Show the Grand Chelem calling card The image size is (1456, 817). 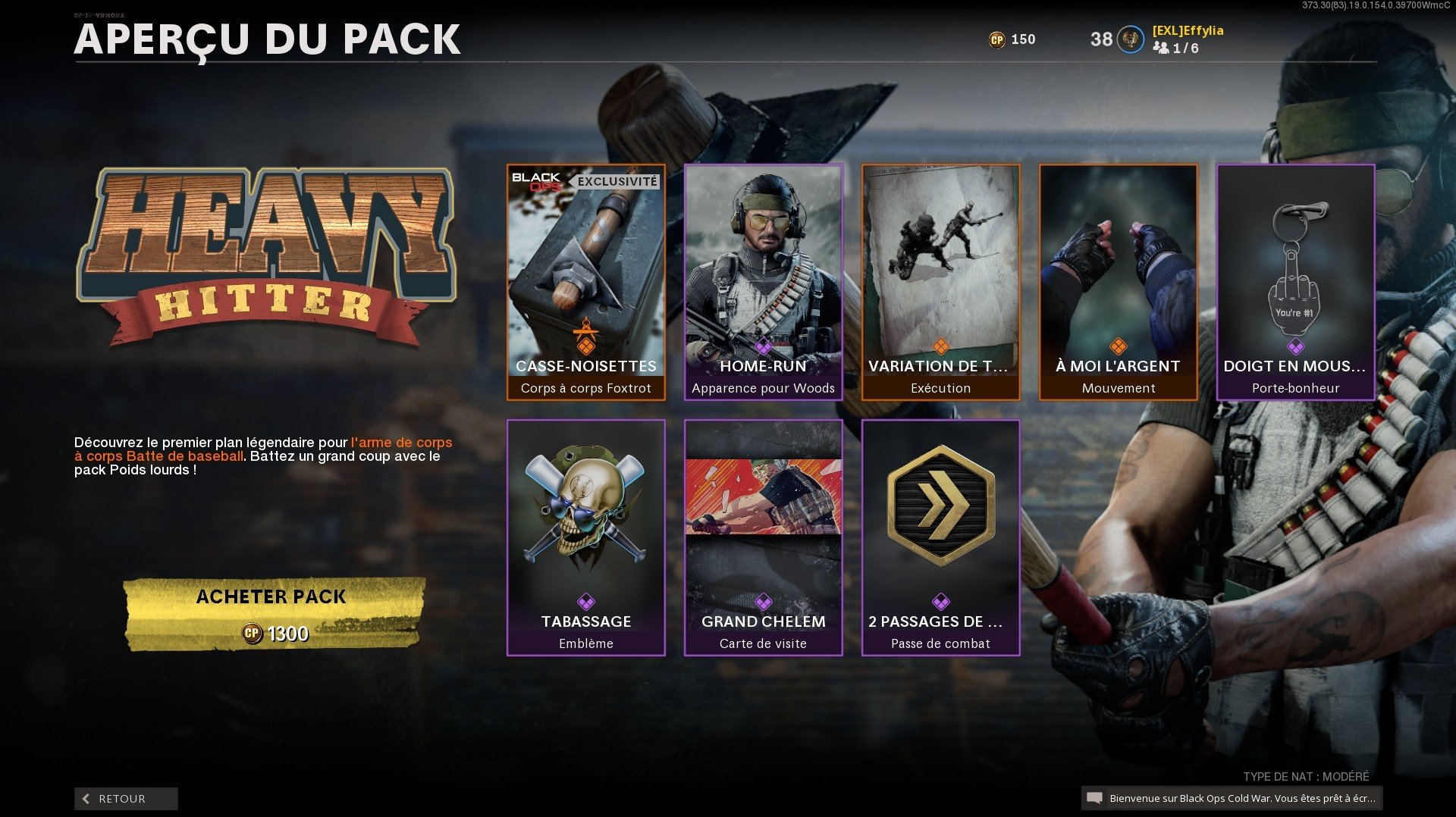point(763,537)
